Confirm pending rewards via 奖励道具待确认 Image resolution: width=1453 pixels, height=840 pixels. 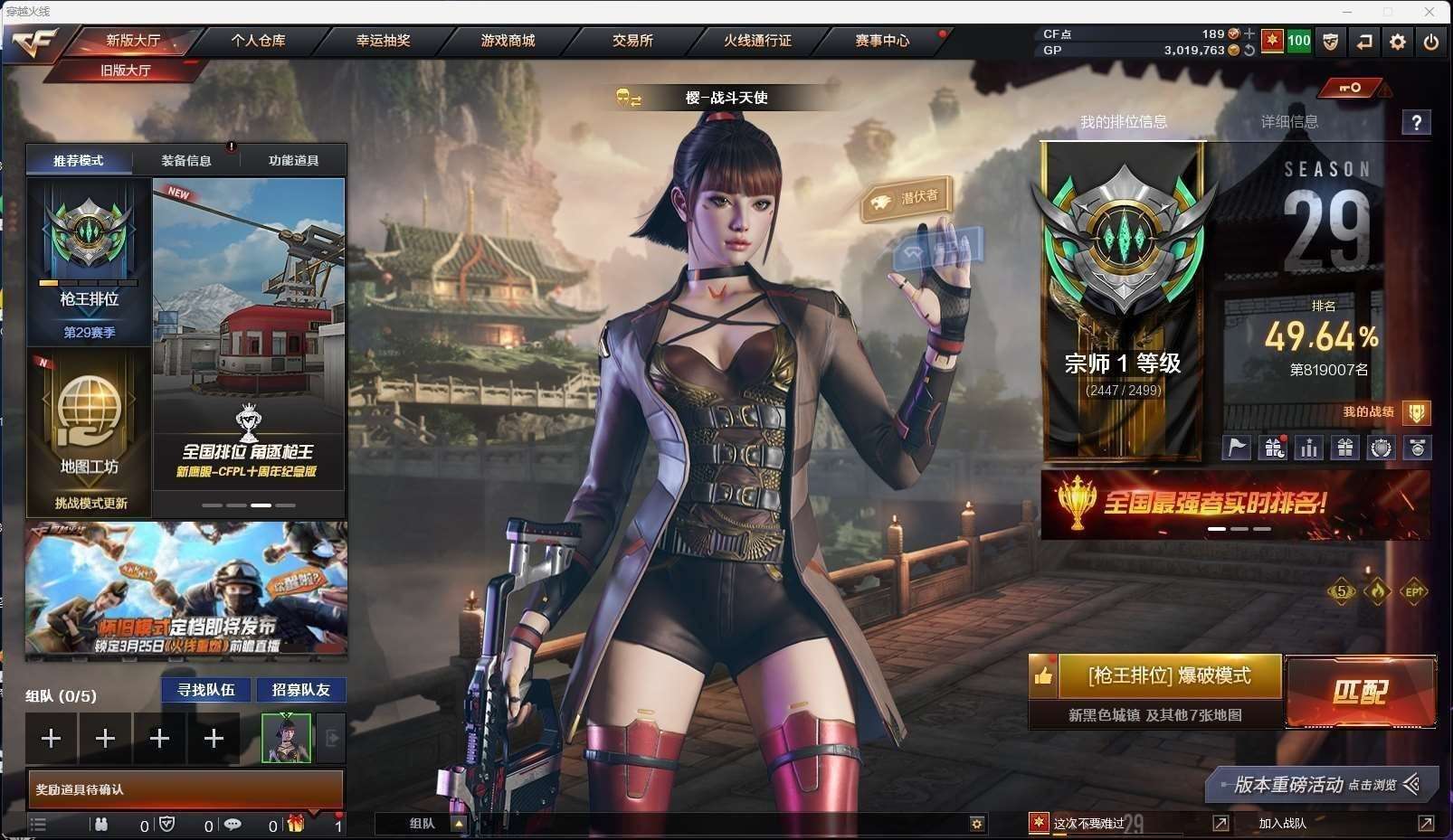click(x=185, y=789)
